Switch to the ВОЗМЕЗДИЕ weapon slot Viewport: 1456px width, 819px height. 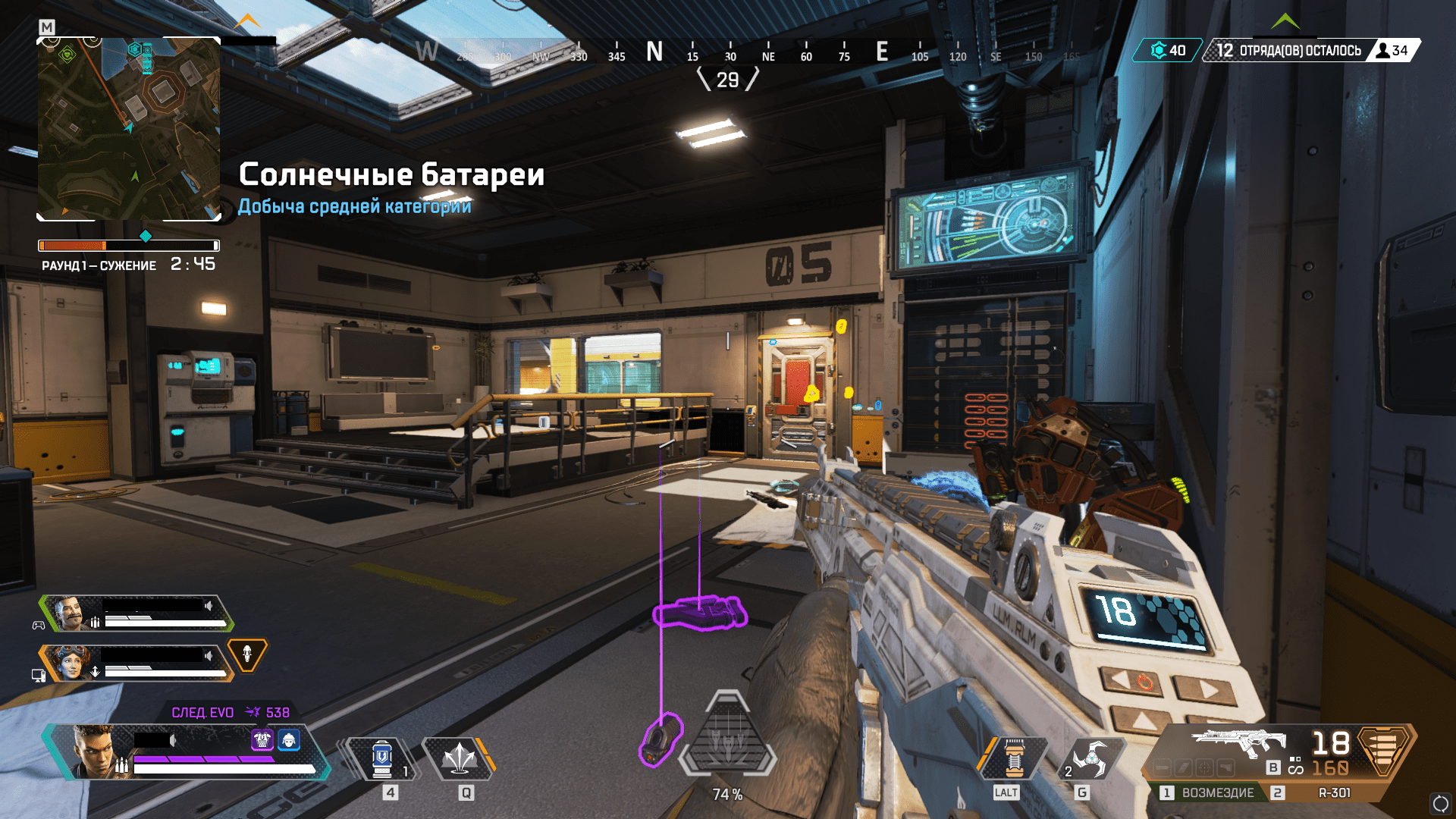coord(1210,792)
